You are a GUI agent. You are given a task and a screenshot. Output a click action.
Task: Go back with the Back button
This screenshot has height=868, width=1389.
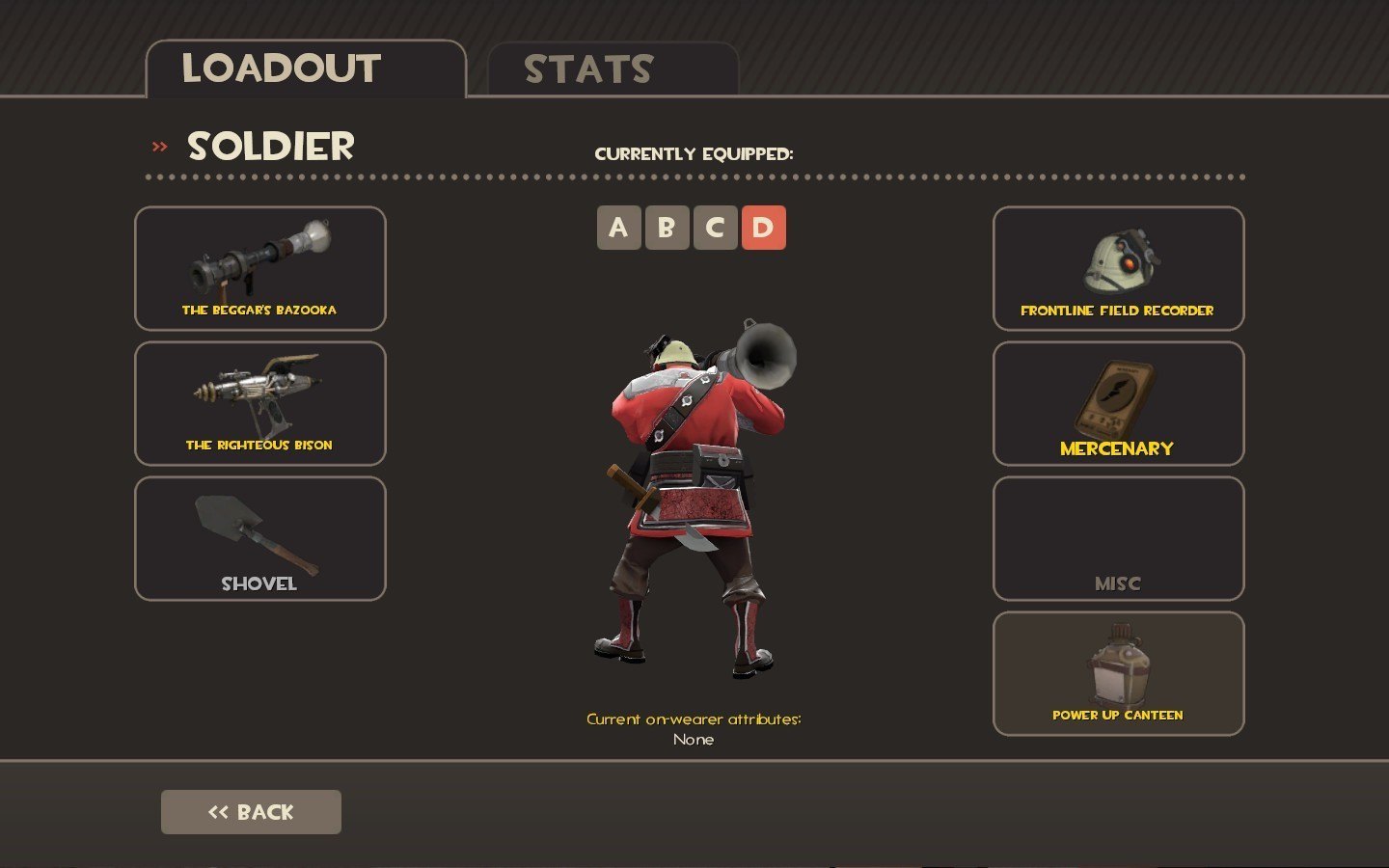(251, 812)
